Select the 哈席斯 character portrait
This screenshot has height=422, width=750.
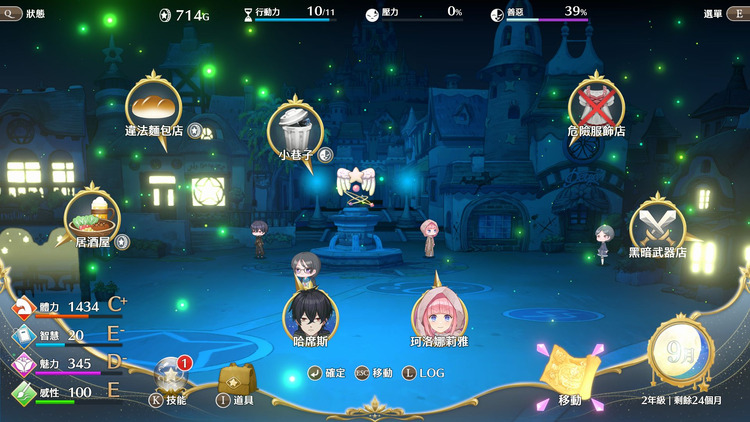click(x=310, y=314)
